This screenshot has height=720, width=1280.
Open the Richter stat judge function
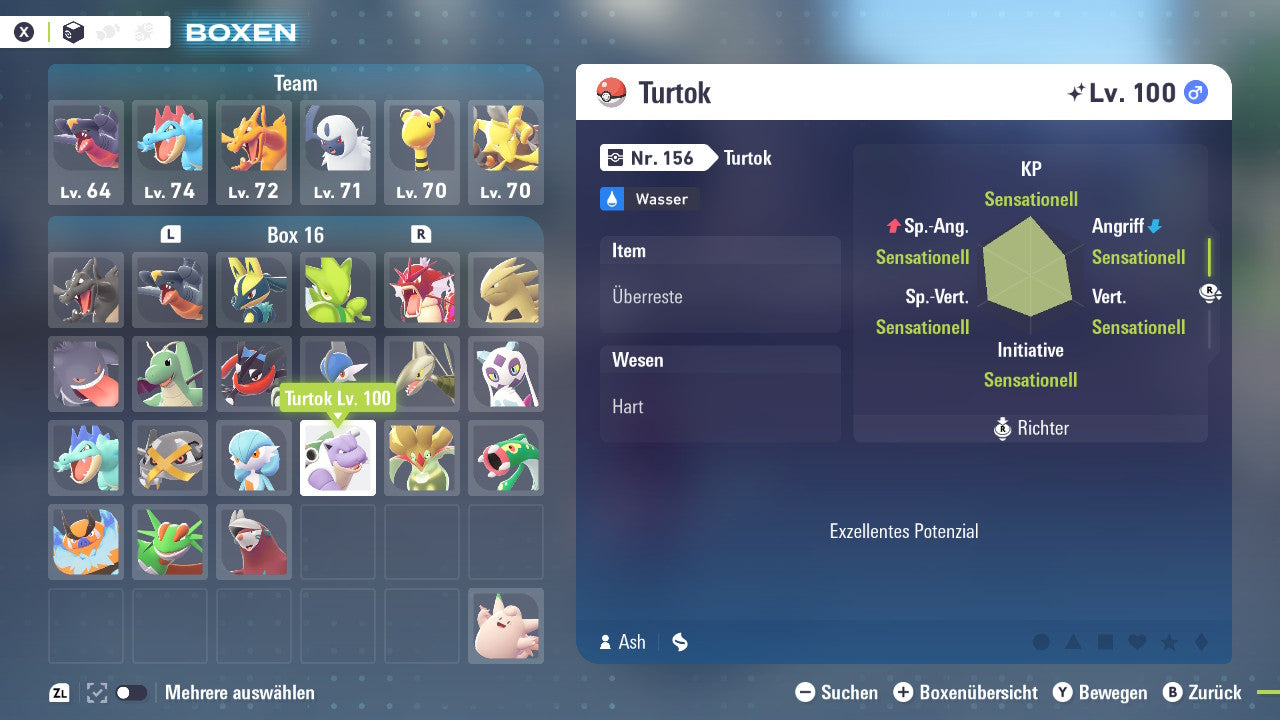(x=1030, y=429)
